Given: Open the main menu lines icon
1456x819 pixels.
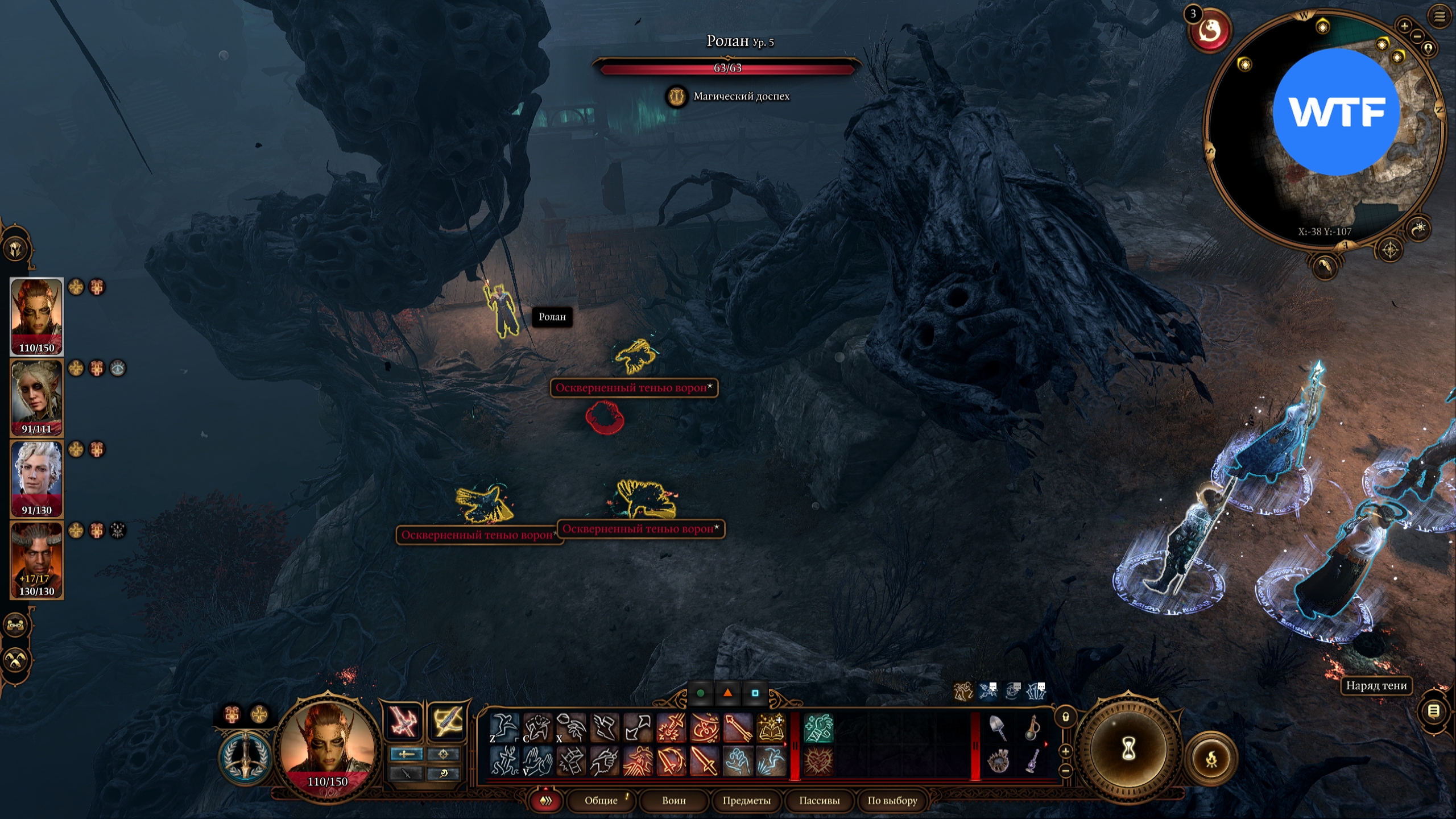Looking at the screenshot, I should tap(1440, 17).
